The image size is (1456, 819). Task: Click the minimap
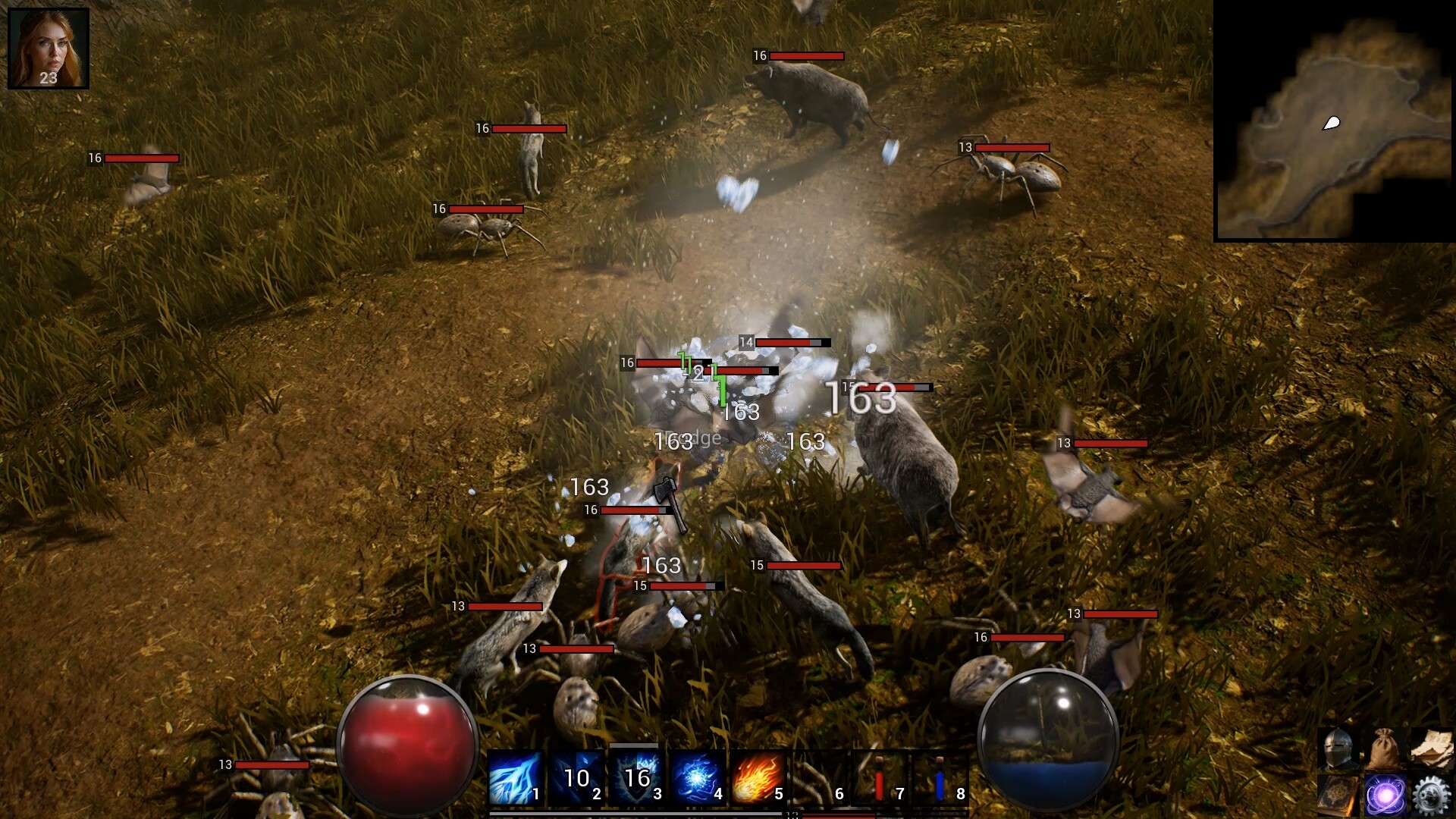click(1335, 121)
